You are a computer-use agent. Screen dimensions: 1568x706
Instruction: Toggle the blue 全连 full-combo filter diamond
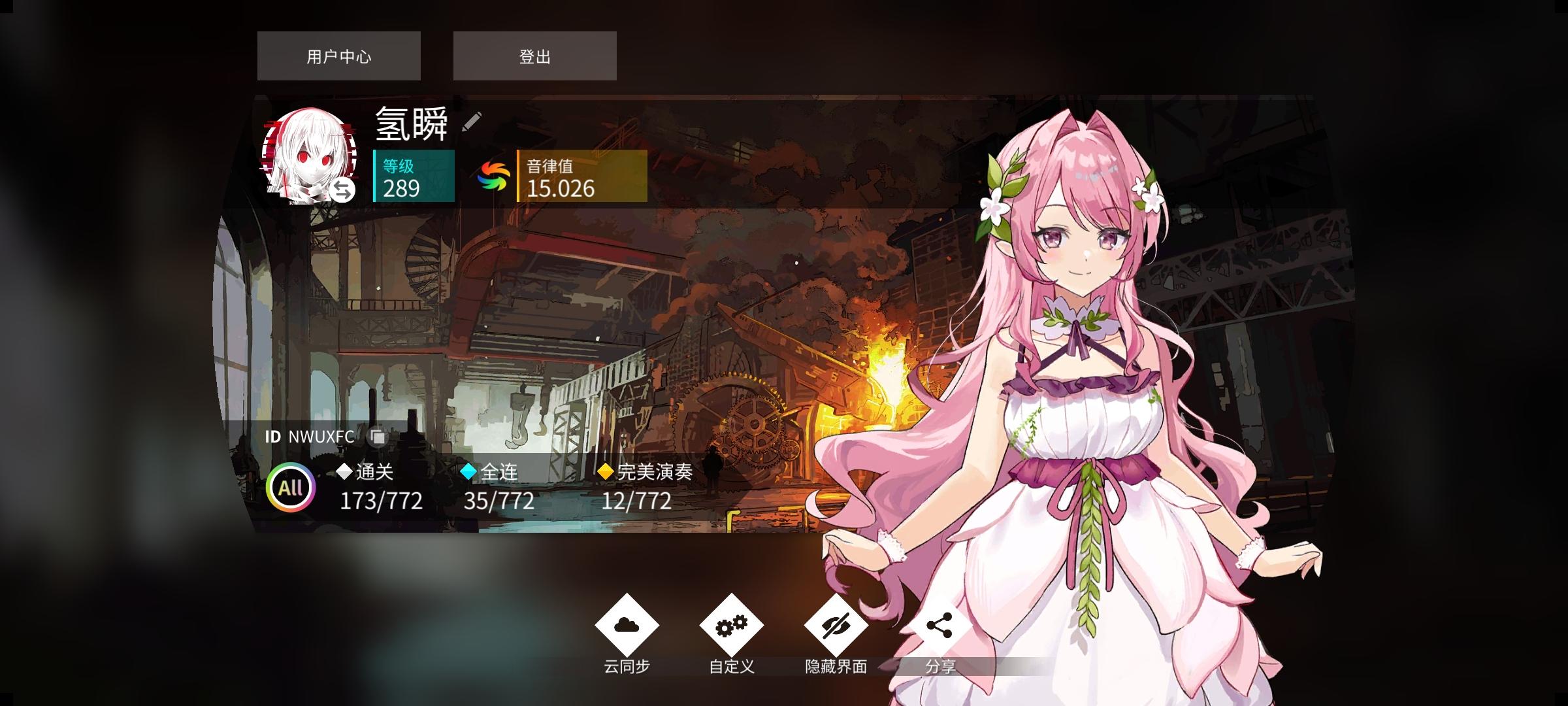(468, 471)
